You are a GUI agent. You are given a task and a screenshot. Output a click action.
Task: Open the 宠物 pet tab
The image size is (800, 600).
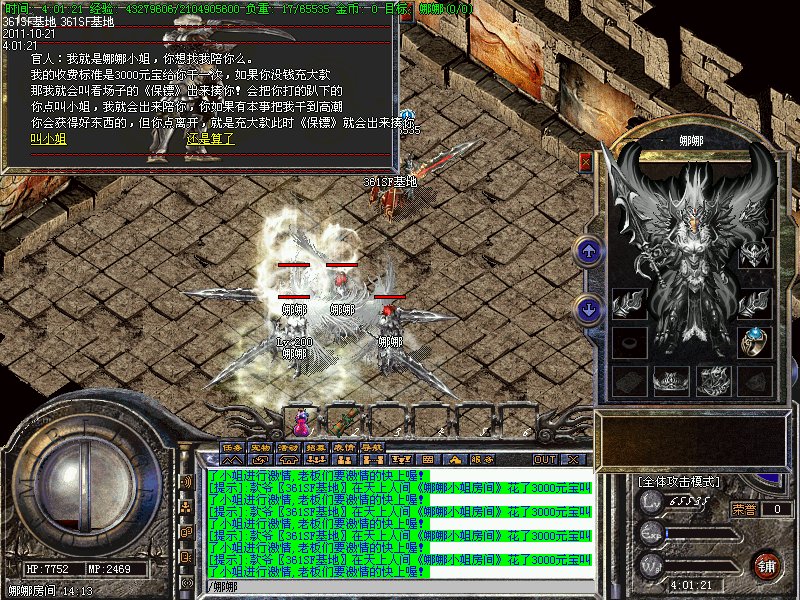tap(261, 446)
